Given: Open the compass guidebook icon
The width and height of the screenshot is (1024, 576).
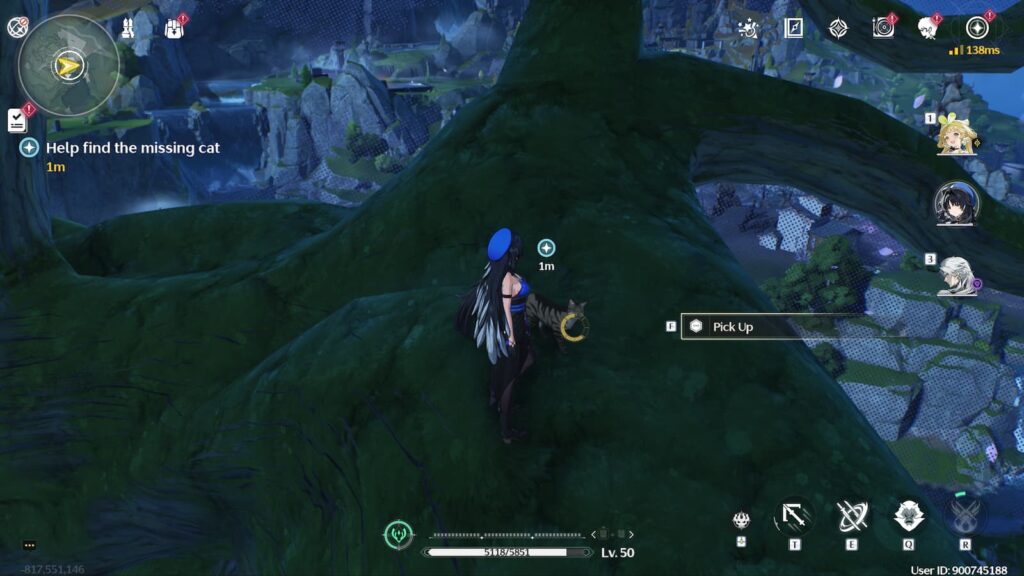Looking at the screenshot, I should pyautogui.click(x=794, y=28).
